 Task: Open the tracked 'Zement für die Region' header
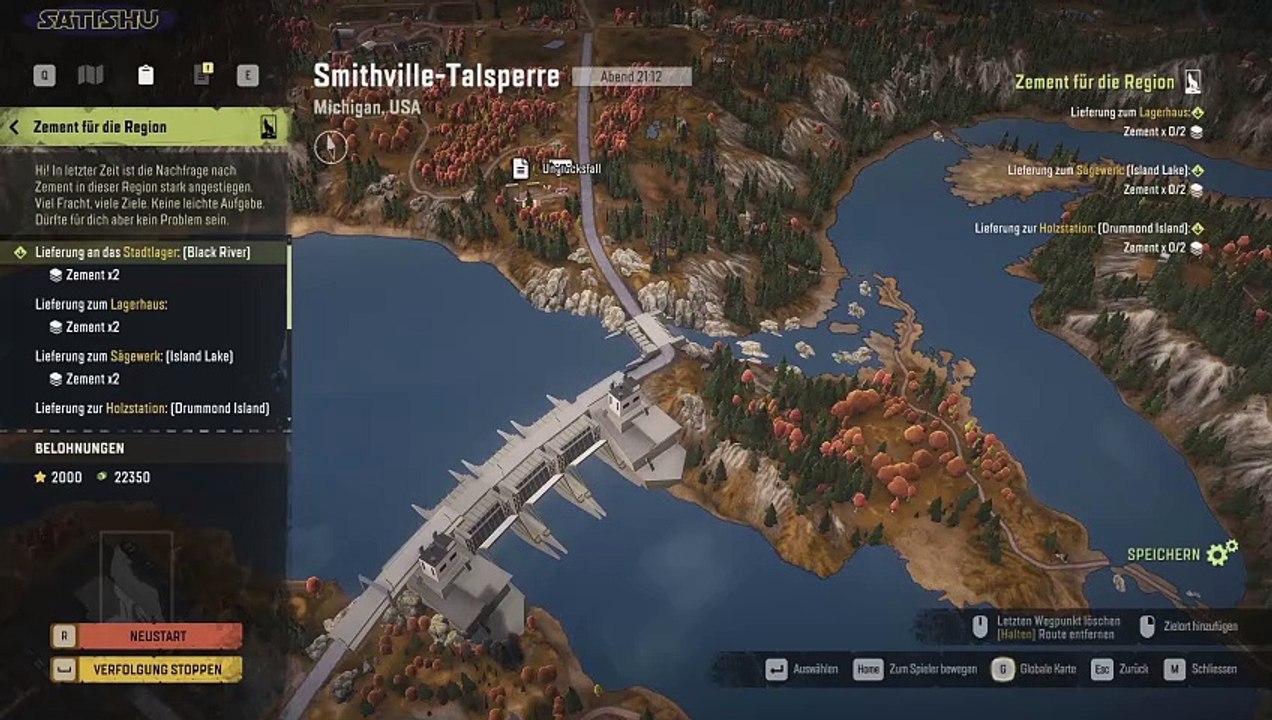(1094, 82)
